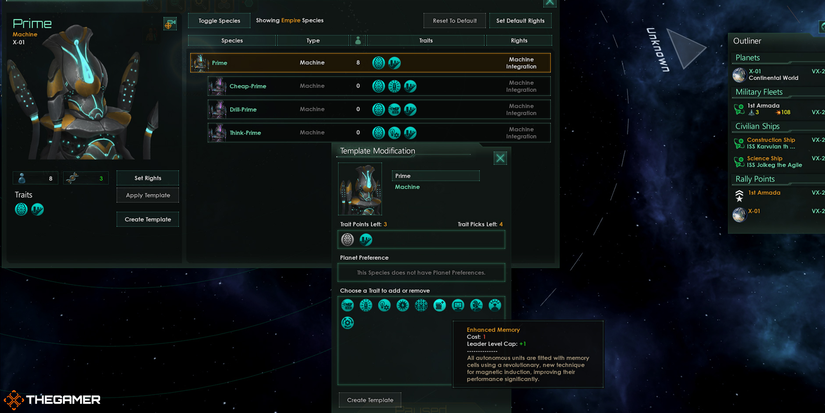Click Set Default Rights button
The width and height of the screenshot is (825, 413).
coord(521,20)
